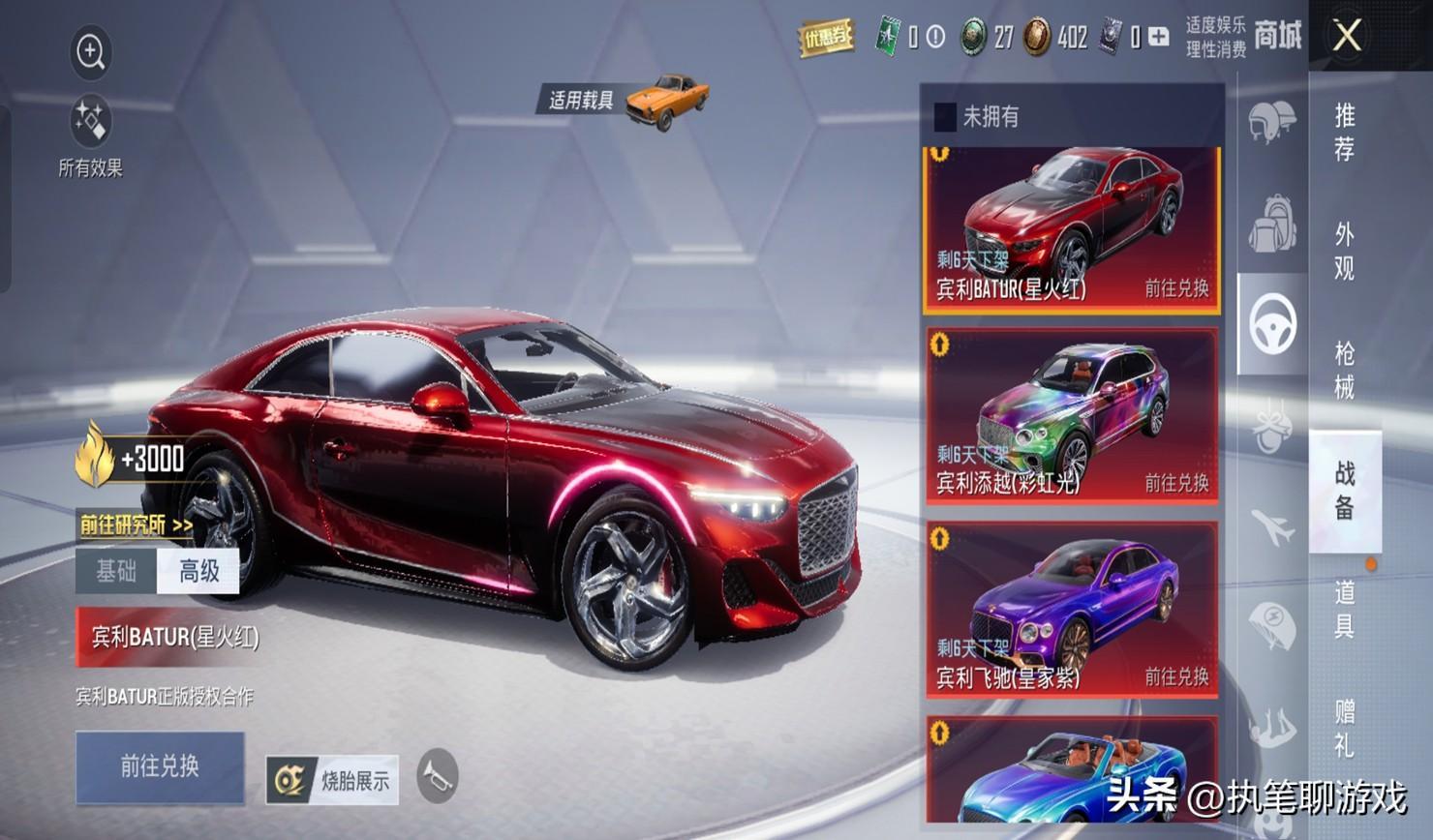The image size is (1433, 840).
Task: Select the 高级 advanced tab
Action: point(198,571)
